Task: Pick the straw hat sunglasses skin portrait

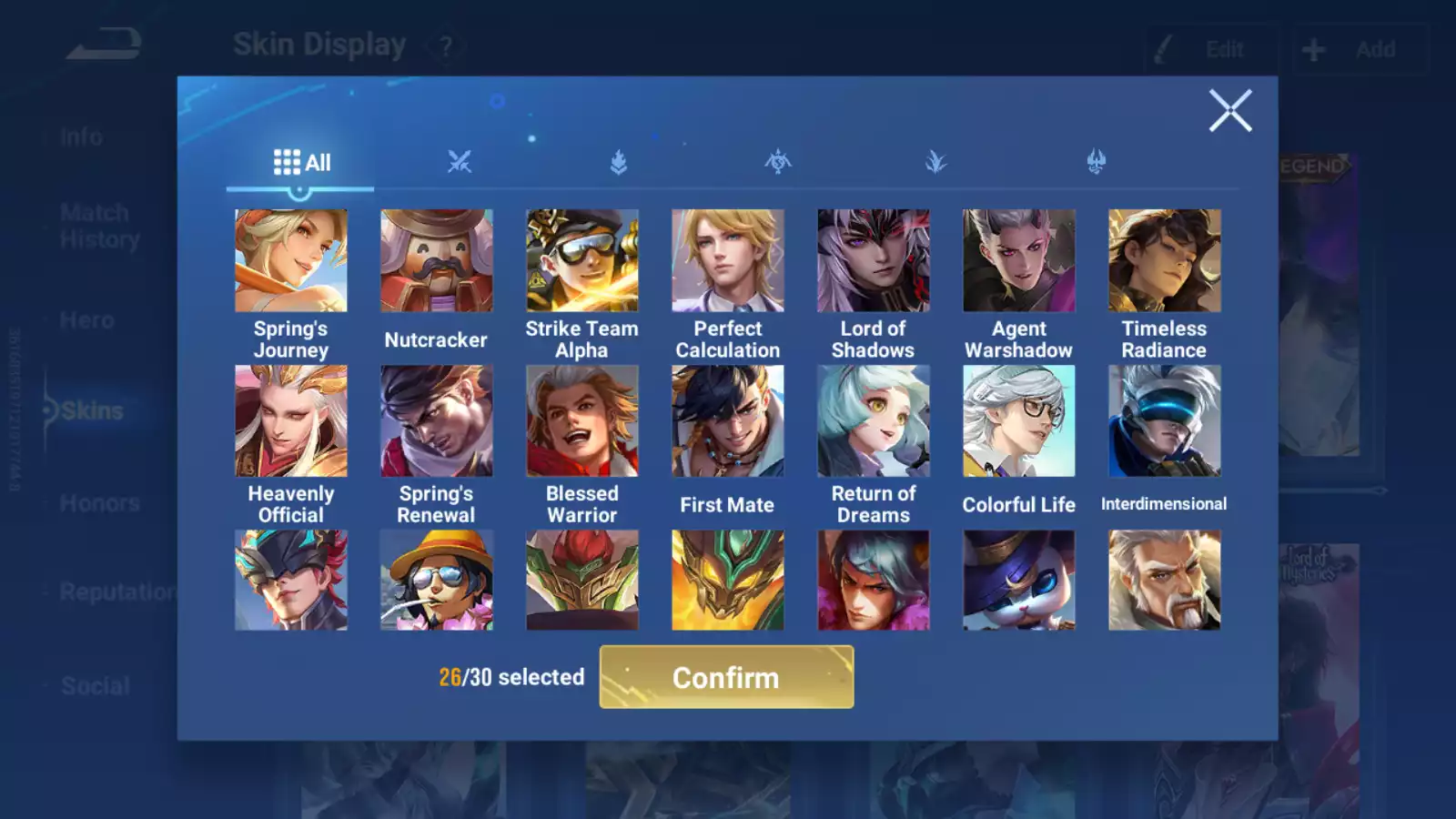Action: point(437,581)
